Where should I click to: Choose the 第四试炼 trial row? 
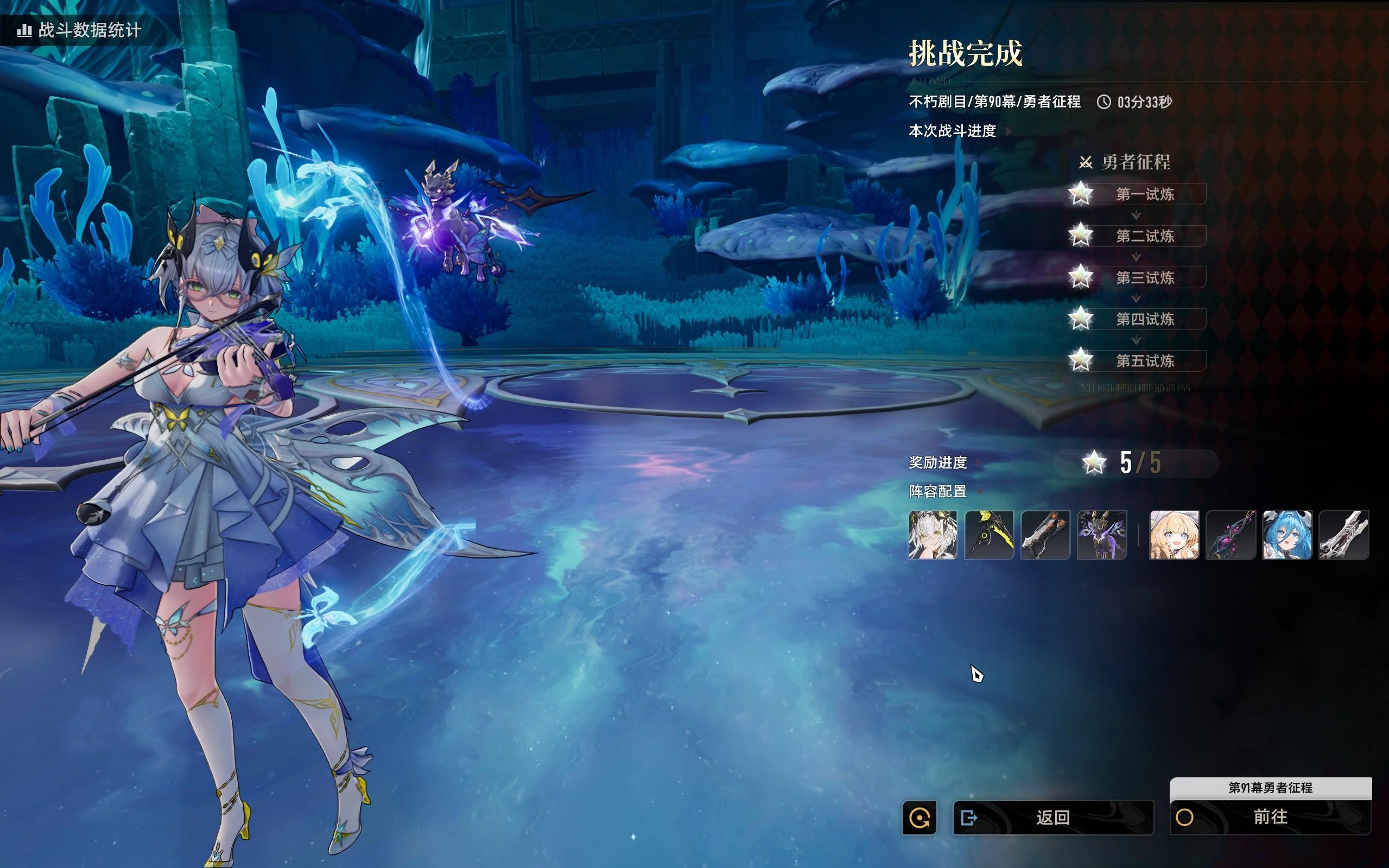(x=1145, y=319)
